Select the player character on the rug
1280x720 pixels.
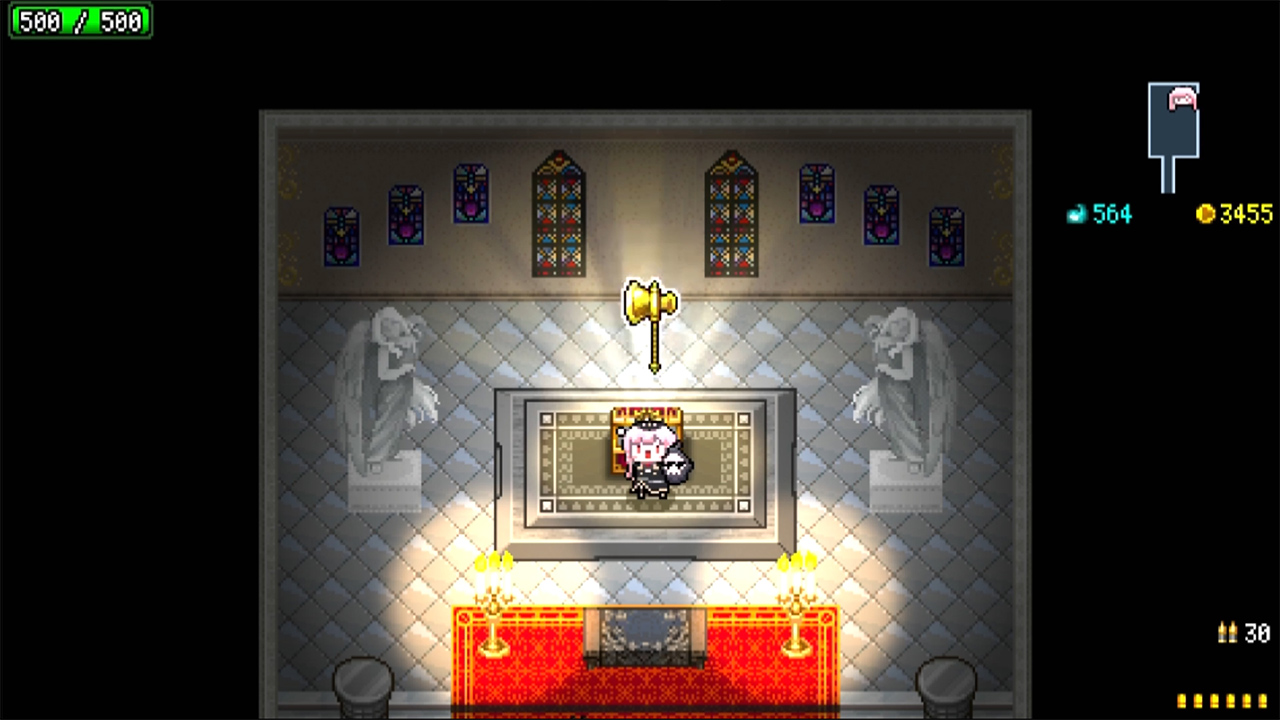click(648, 460)
